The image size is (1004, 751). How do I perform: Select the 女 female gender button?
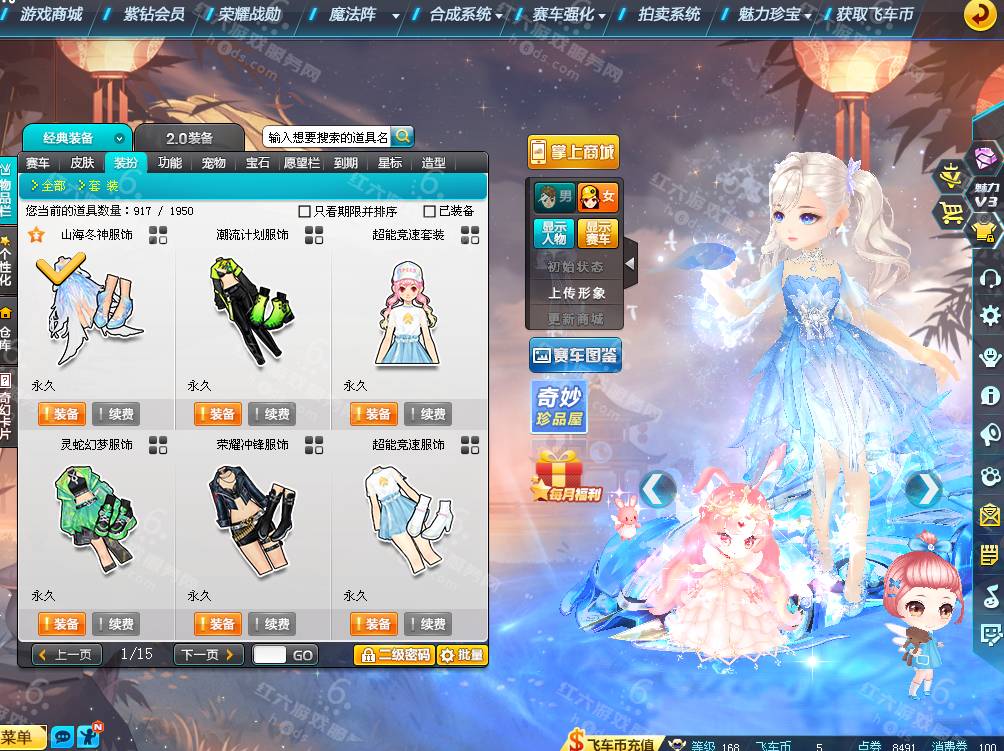point(599,197)
